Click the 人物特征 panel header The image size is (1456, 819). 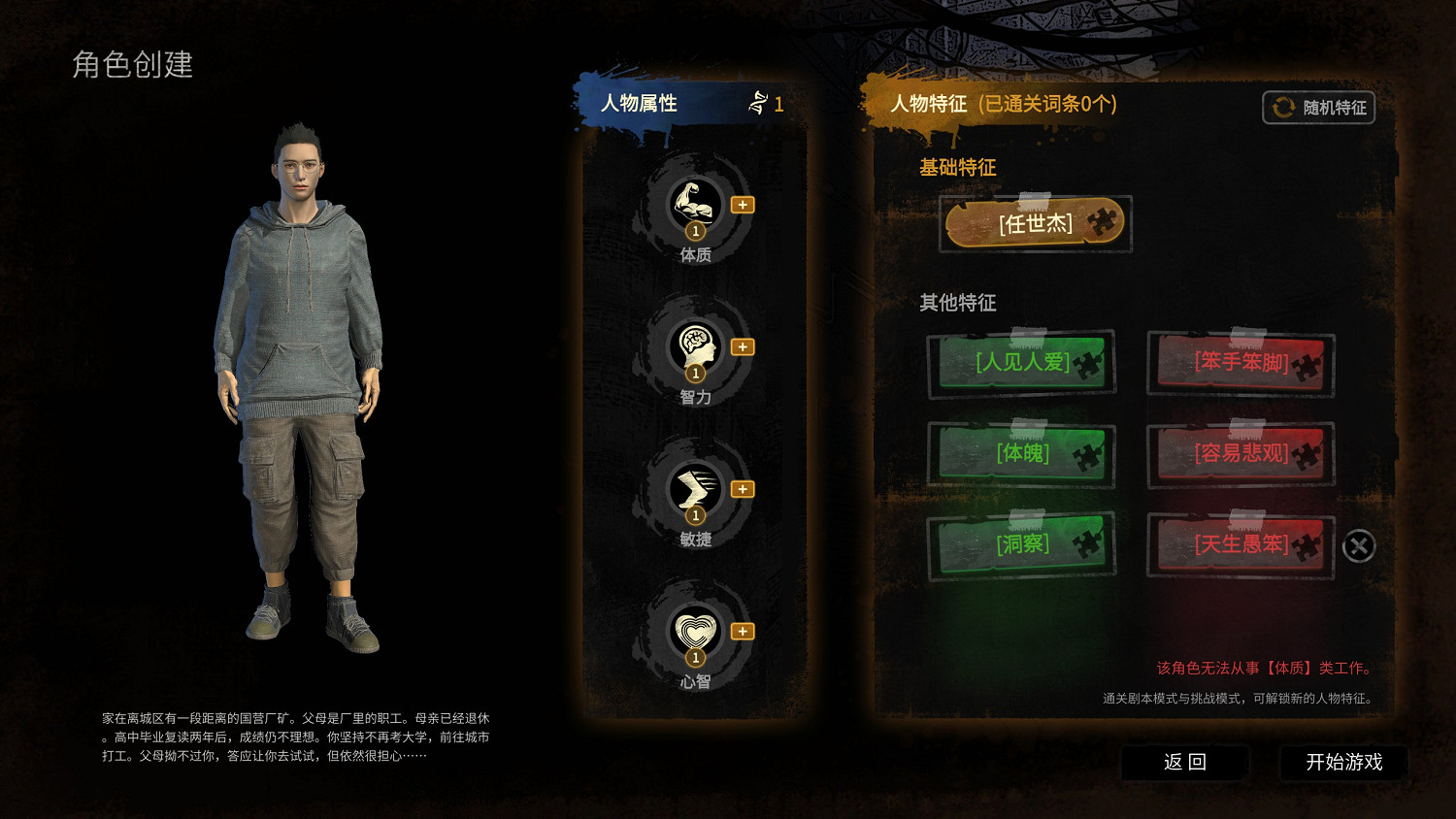(x=929, y=105)
